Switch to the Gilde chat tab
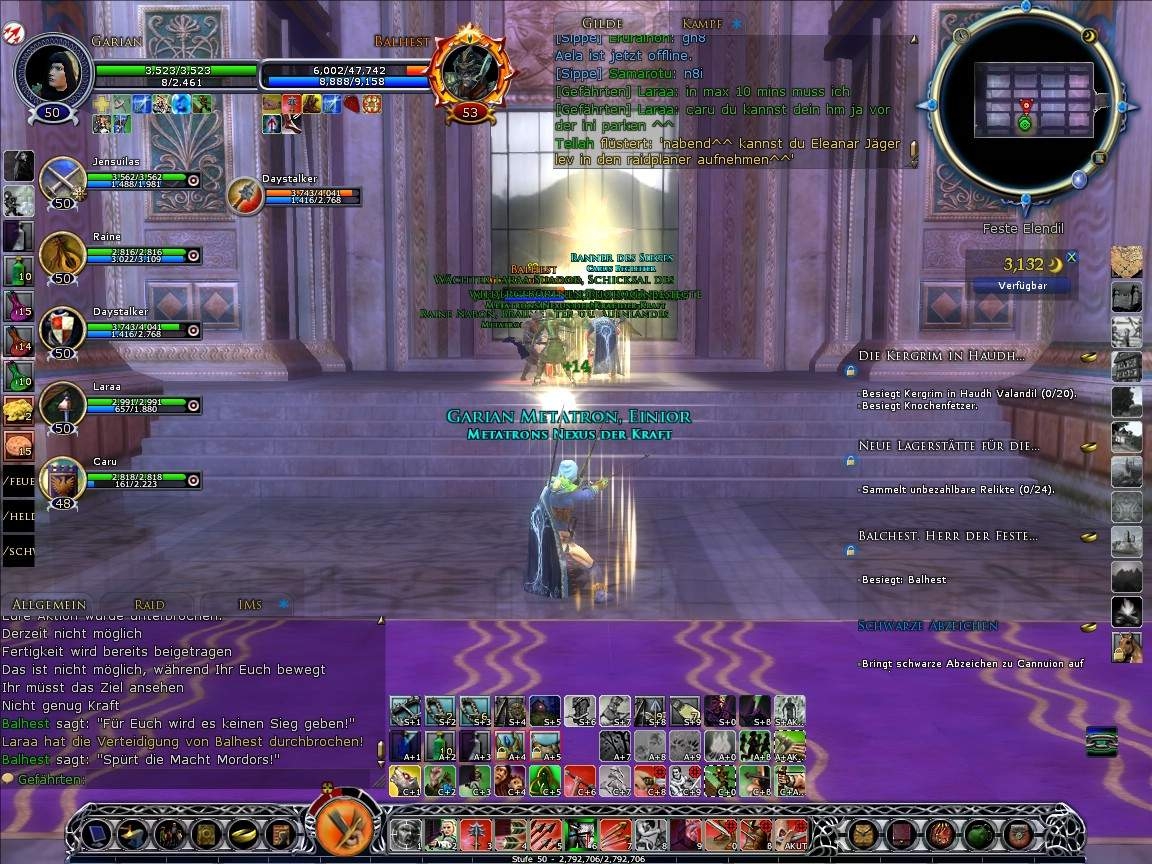The width and height of the screenshot is (1152, 864). click(x=601, y=23)
